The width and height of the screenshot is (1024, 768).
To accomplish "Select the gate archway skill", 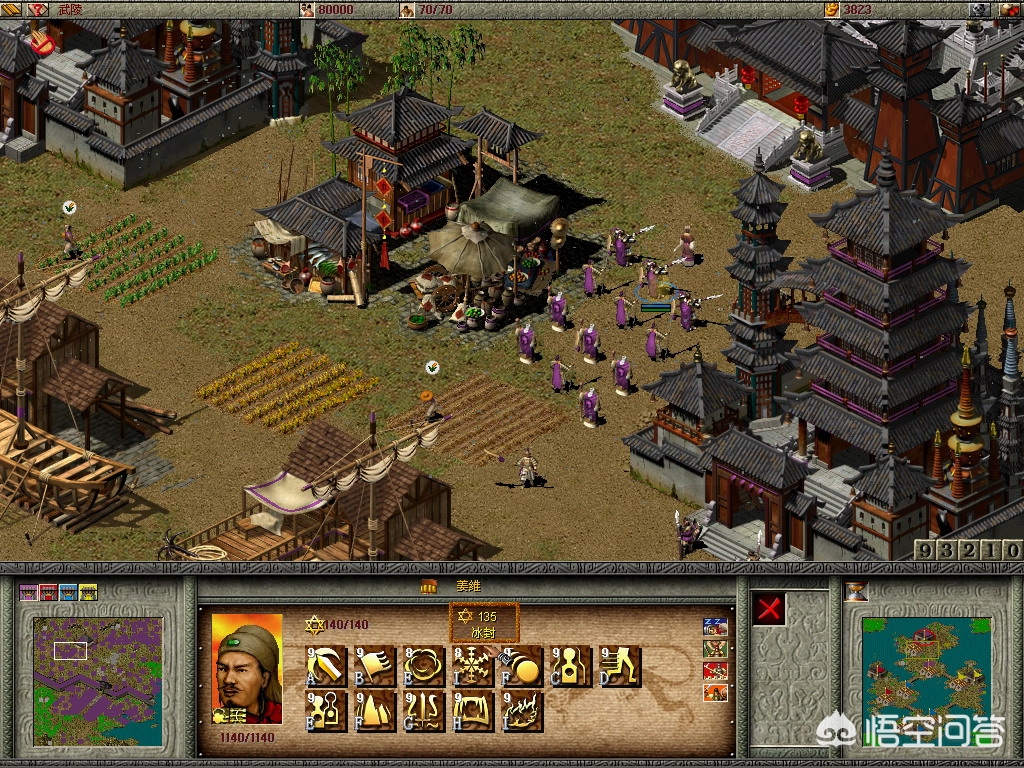I will coord(470,711).
